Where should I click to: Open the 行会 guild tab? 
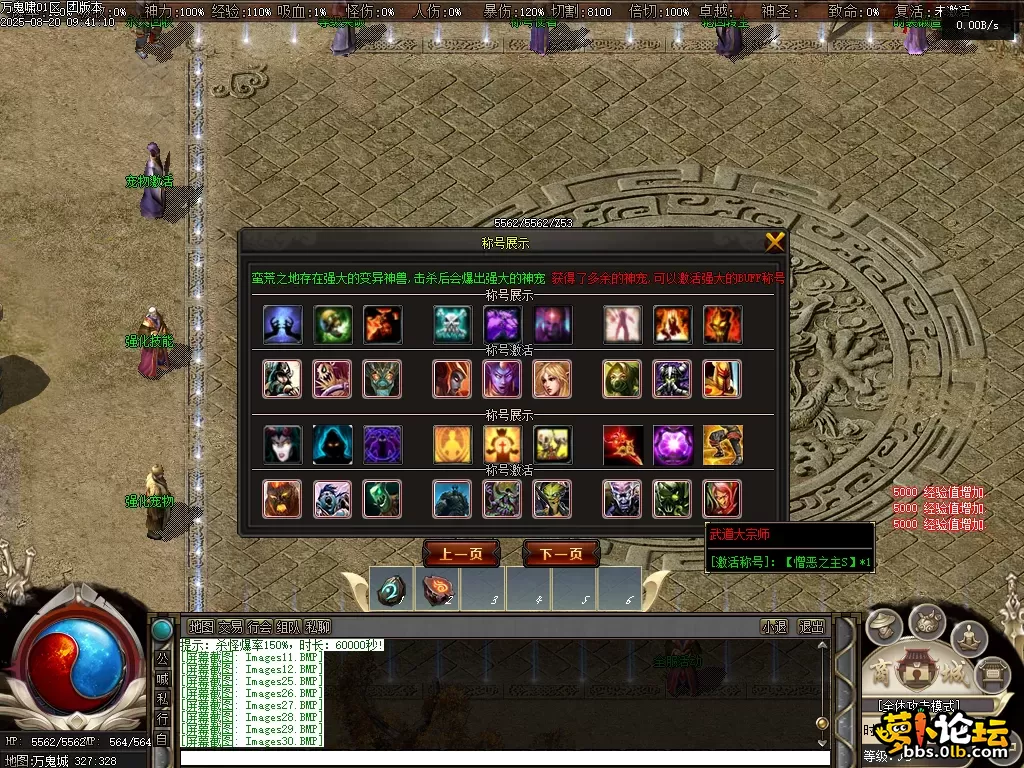(259, 627)
